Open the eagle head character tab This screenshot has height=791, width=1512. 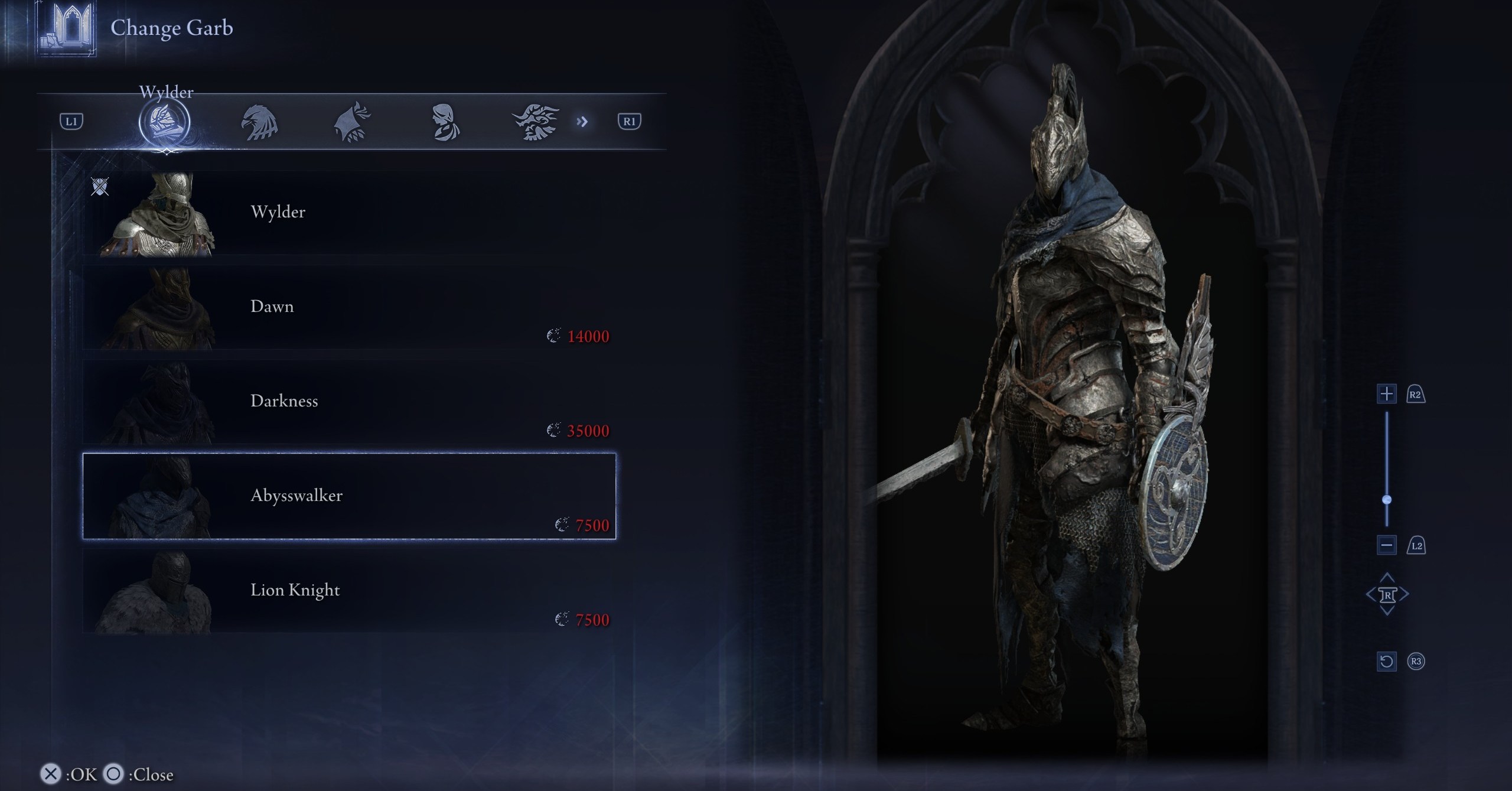coord(259,123)
